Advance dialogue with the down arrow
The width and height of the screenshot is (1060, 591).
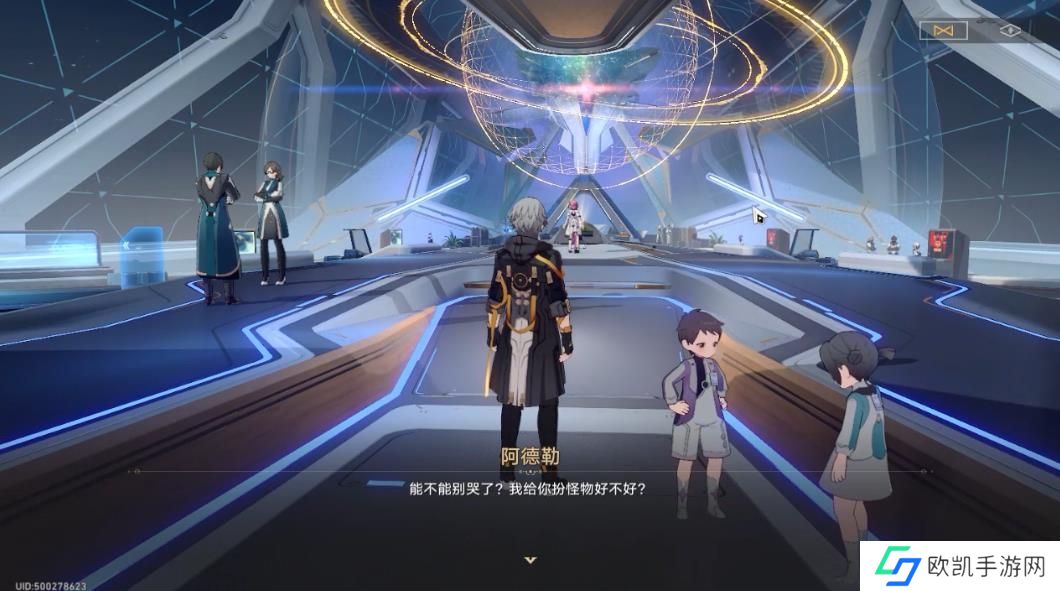point(529,561)
